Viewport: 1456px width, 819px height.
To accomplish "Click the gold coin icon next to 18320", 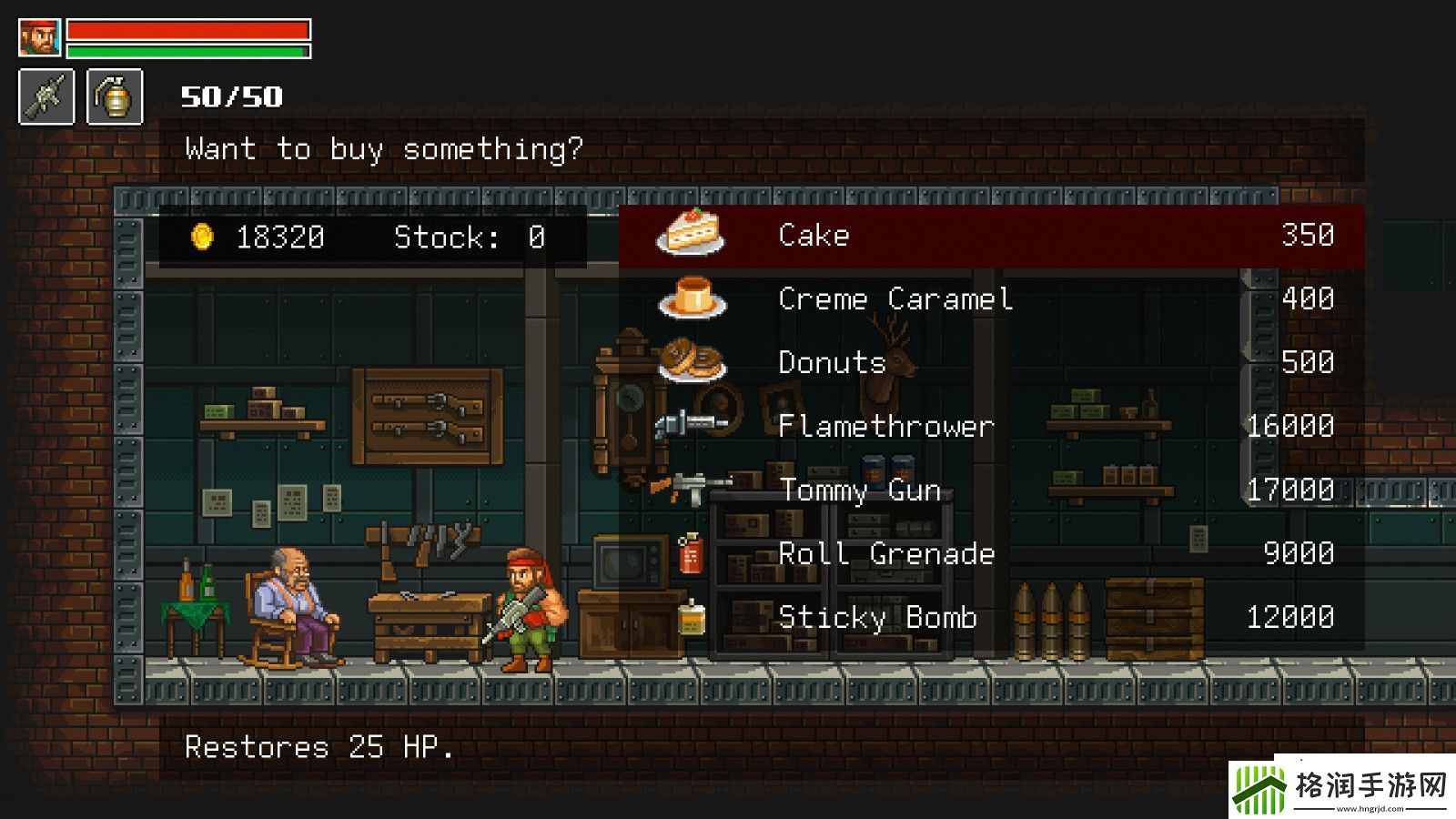I will pyautogui.click(x=201, y=238).
